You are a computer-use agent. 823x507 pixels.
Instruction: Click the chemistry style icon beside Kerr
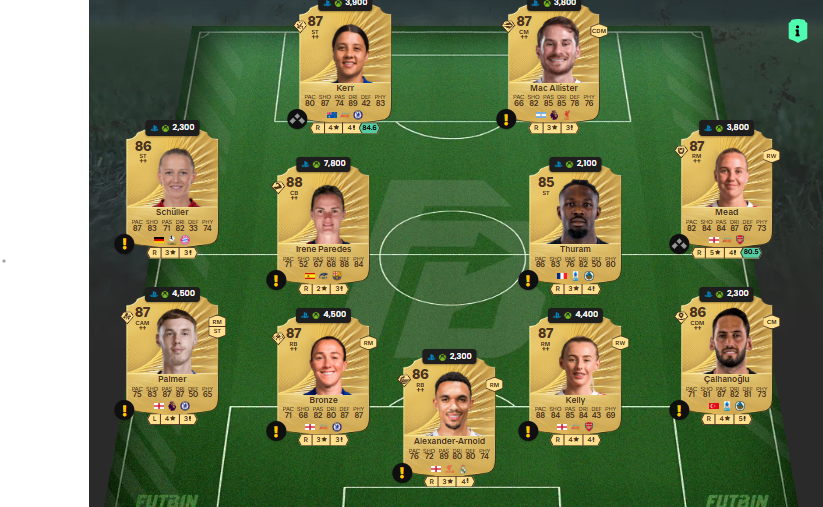(x=297, y=119)
